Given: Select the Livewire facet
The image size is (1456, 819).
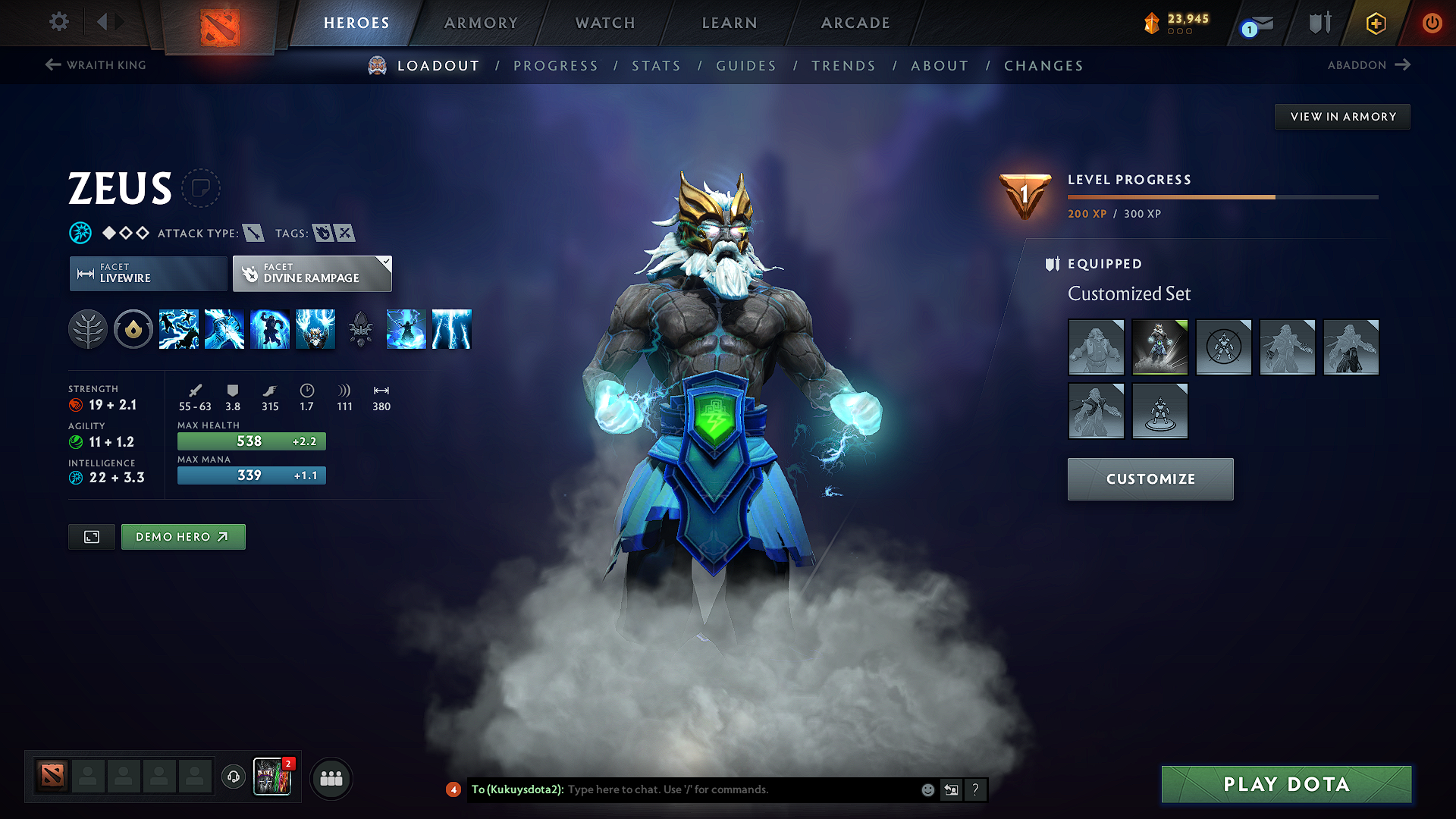Looking at the screenshot, I should pyautogui.click(x=147, y=273).
